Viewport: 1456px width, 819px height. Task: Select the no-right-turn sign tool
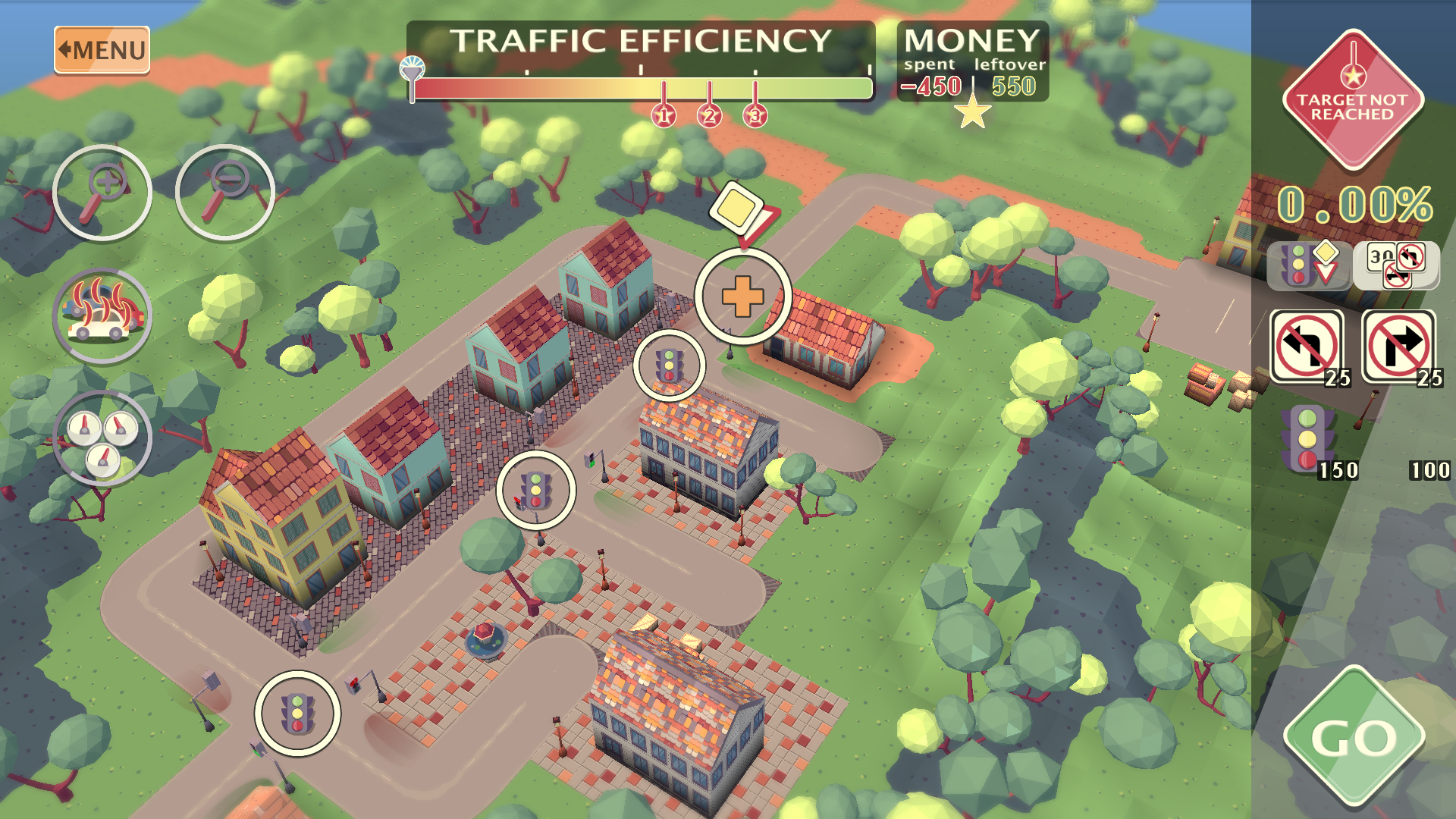(x=1398, y=347)
